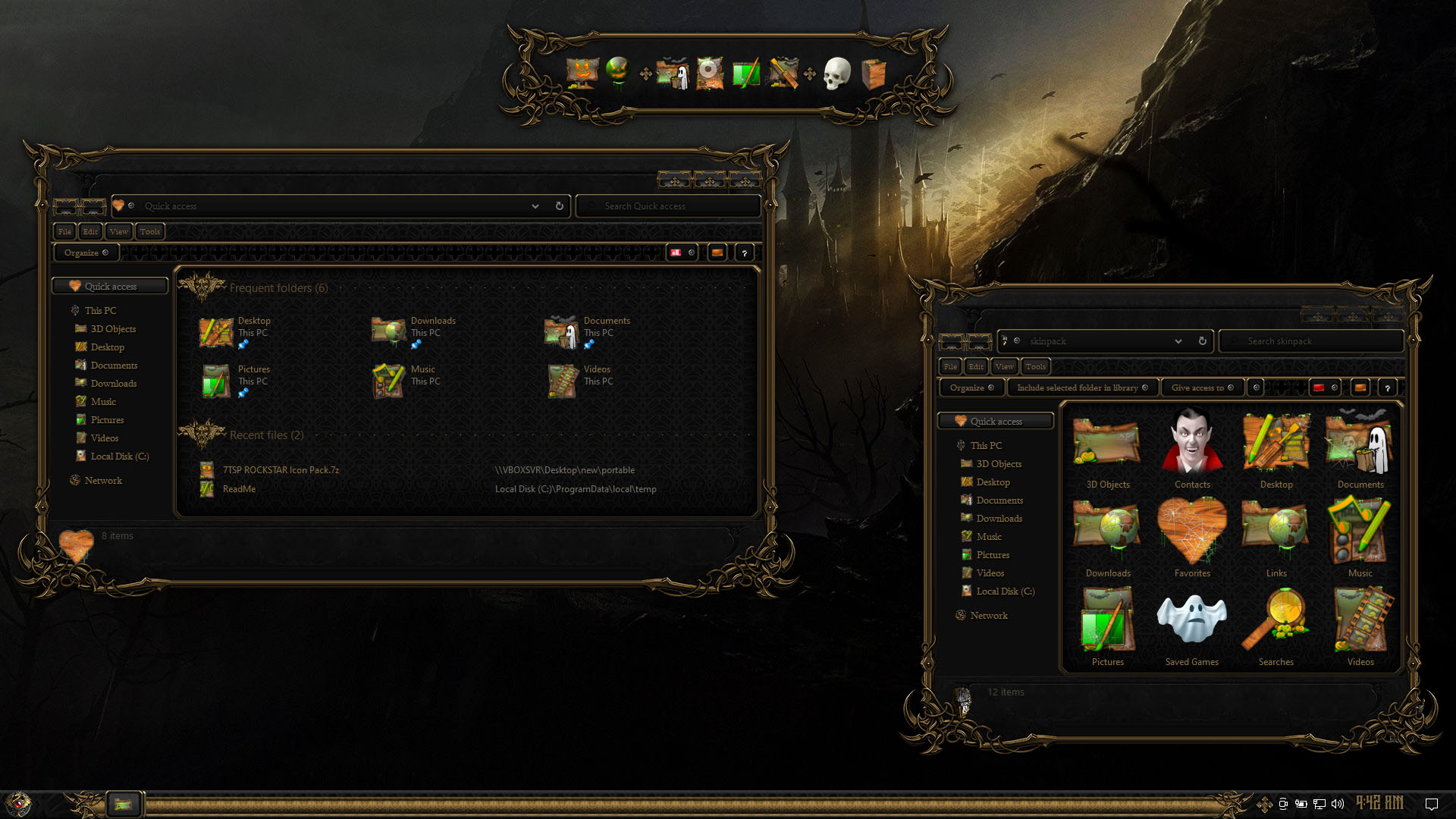The height and width of the screenshot is (819, 1456).
Task: Open the Give access to menu
Action: [1202, 388]
